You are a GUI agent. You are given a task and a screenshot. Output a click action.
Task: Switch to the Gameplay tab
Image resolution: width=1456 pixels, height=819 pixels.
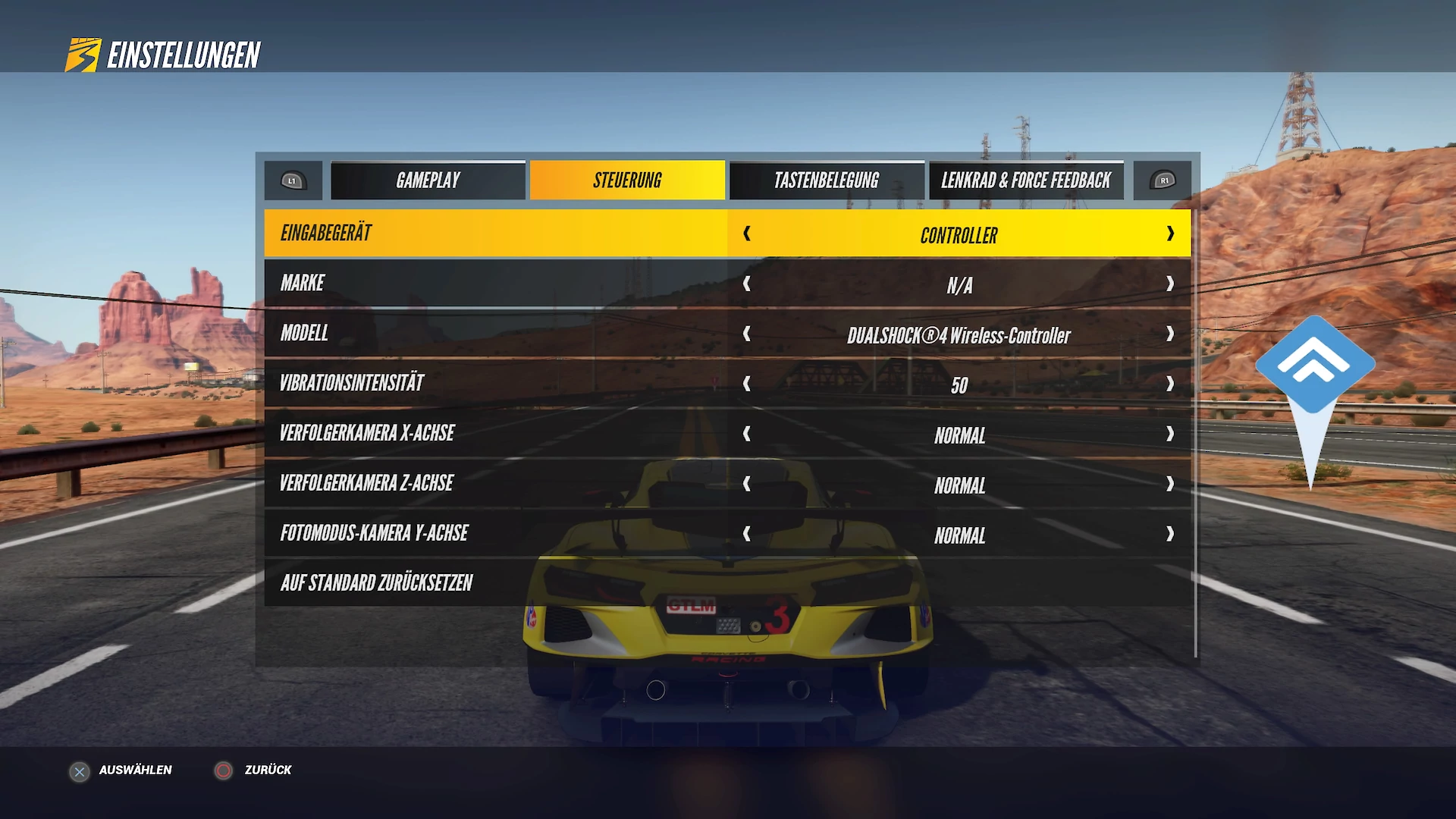[x=428, y=180]
